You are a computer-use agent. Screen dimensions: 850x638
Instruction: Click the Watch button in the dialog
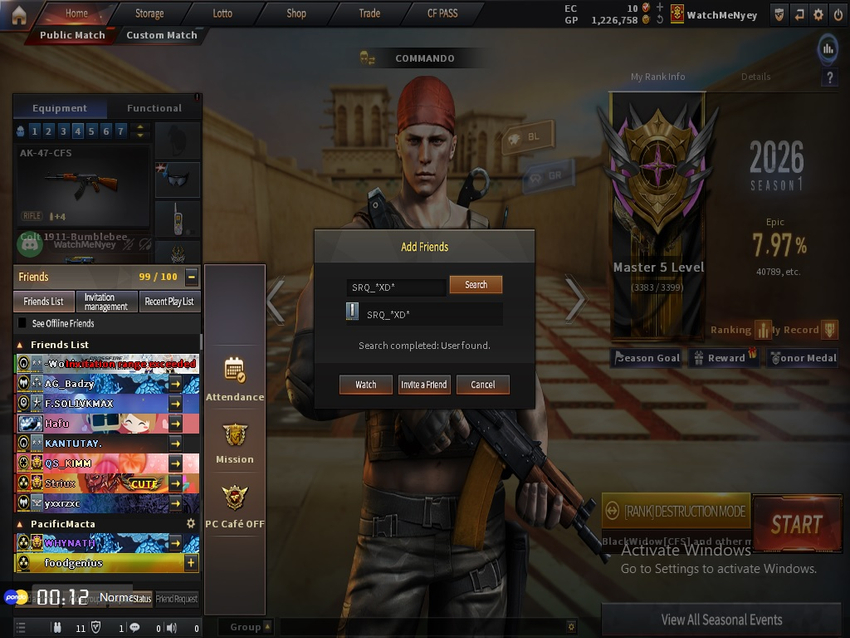click(x=366, y=384)
